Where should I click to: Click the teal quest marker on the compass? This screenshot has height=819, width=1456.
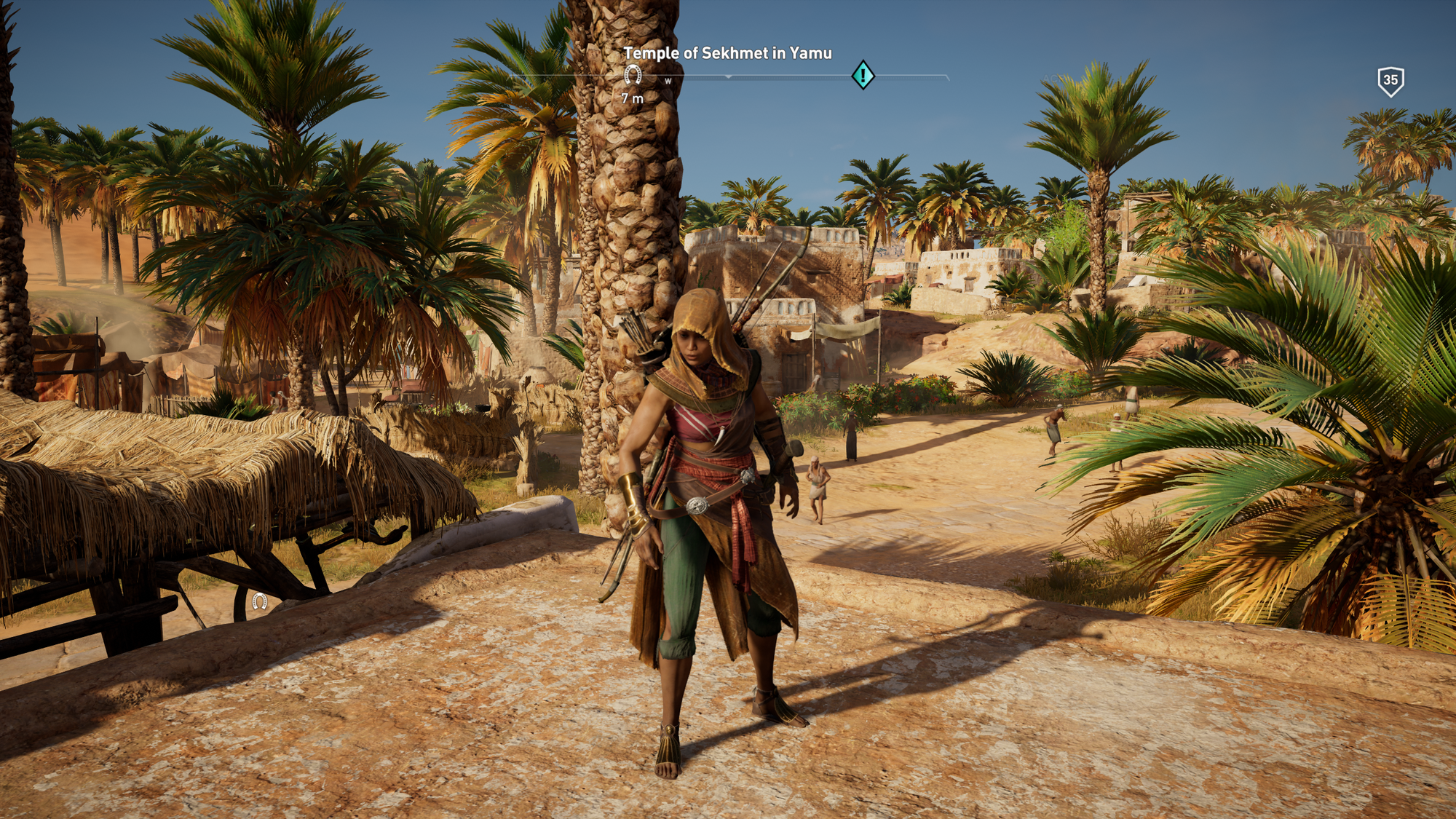pos(863,75)
